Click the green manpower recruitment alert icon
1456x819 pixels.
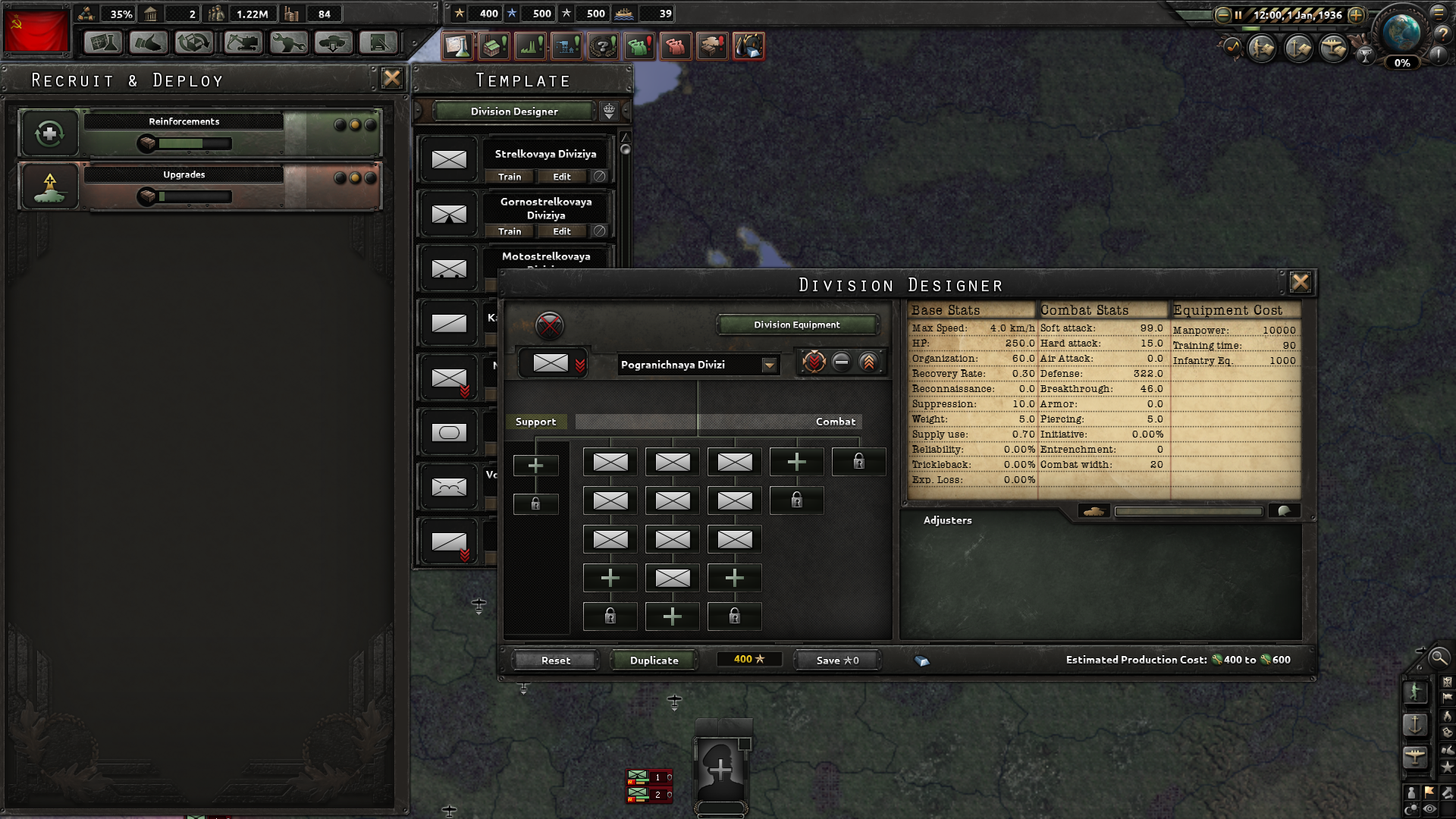point(640,45)
